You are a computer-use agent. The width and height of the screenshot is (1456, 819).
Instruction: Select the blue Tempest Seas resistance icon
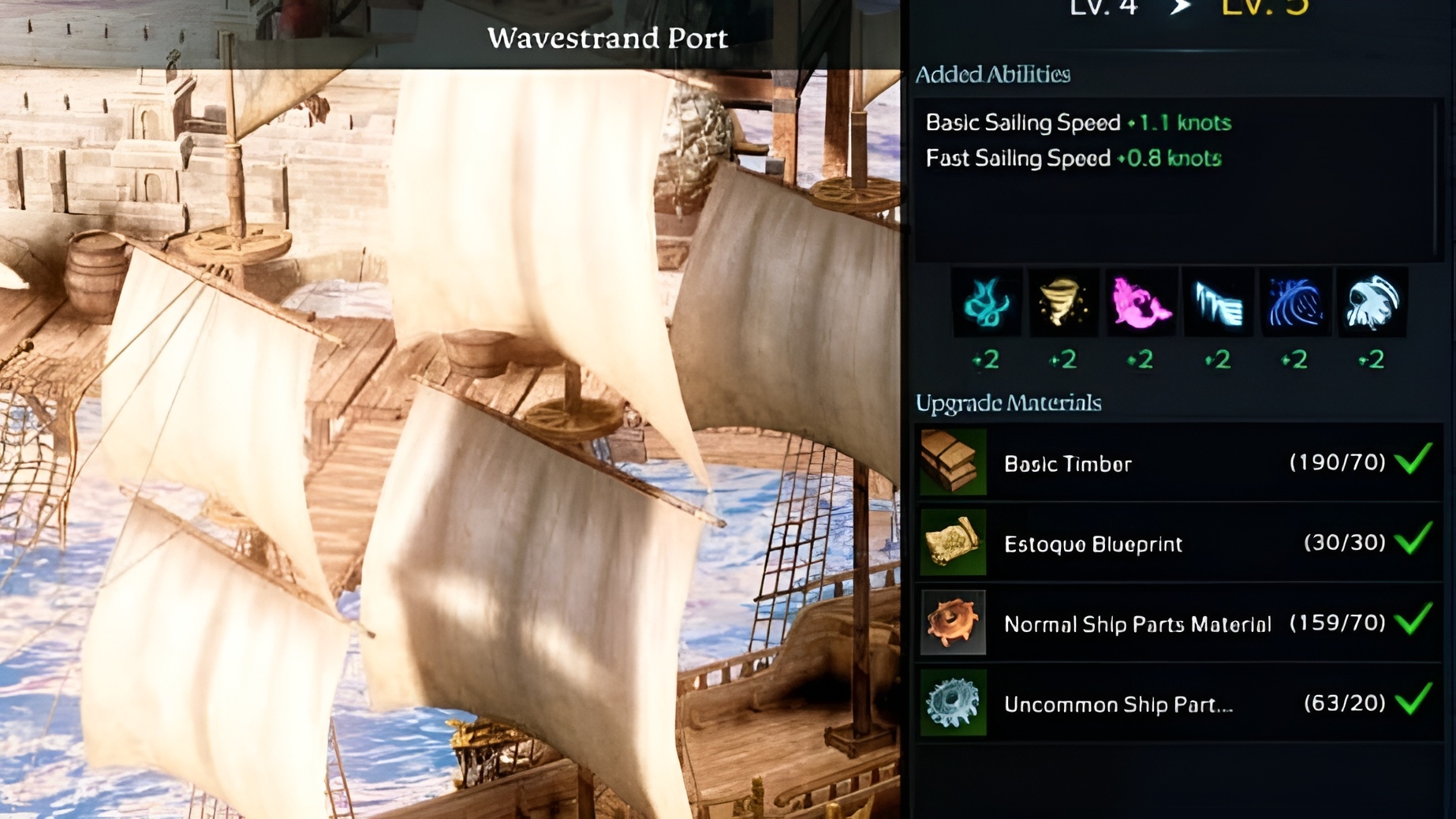coord(1294,302)
